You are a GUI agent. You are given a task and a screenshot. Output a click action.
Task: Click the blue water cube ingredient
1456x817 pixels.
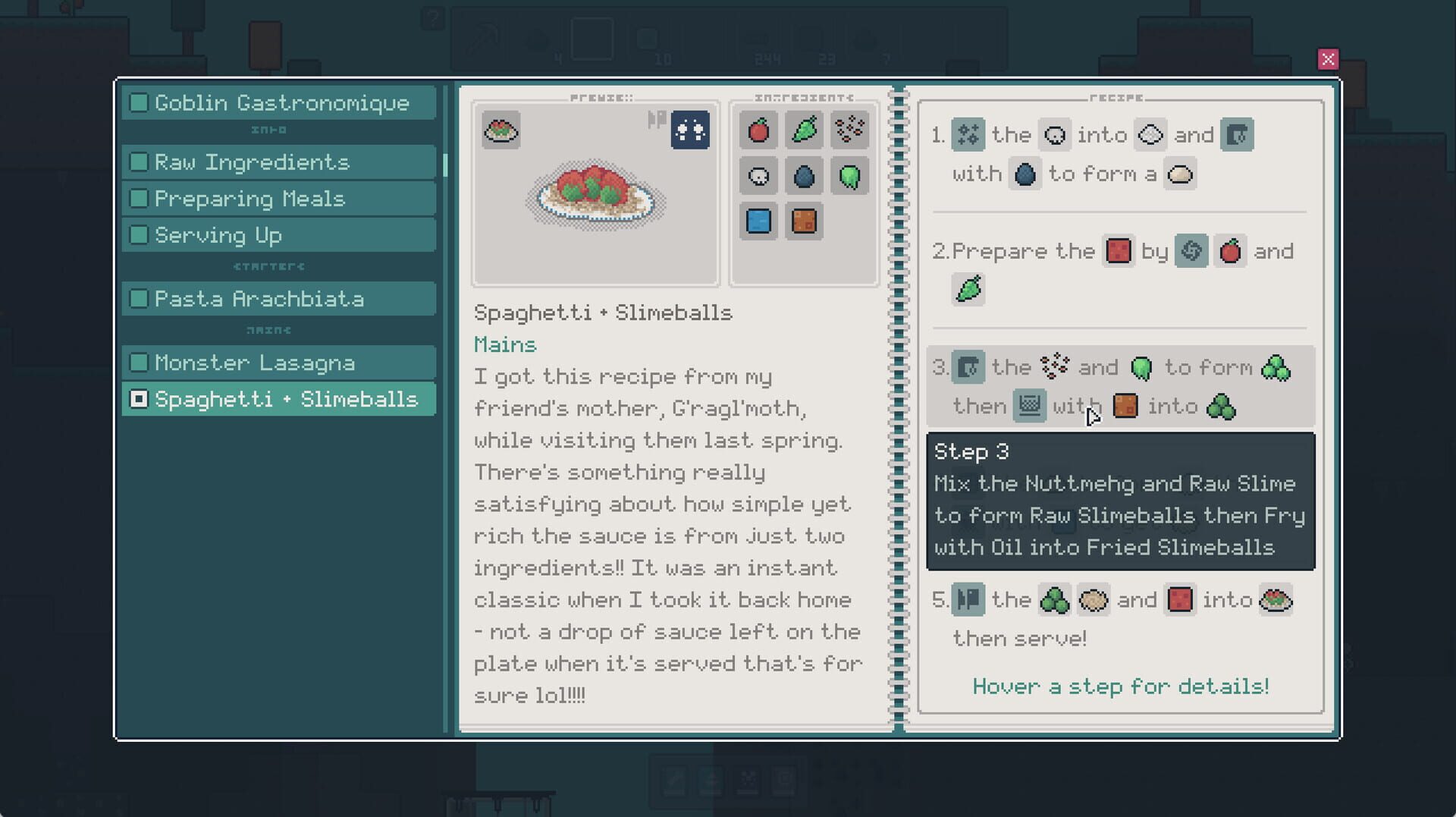pos(758,221)
